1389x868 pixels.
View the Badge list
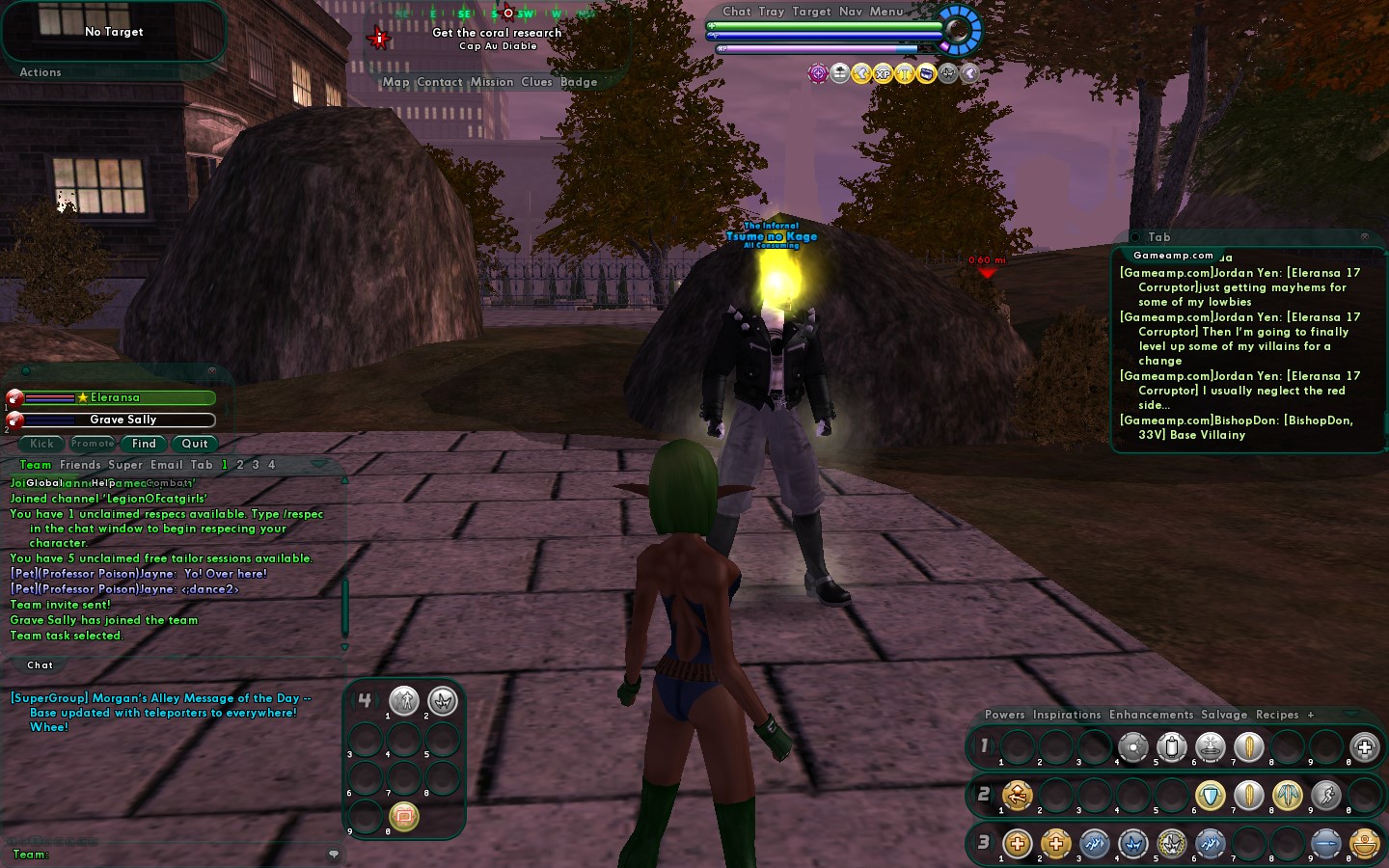tap(579, 82)
